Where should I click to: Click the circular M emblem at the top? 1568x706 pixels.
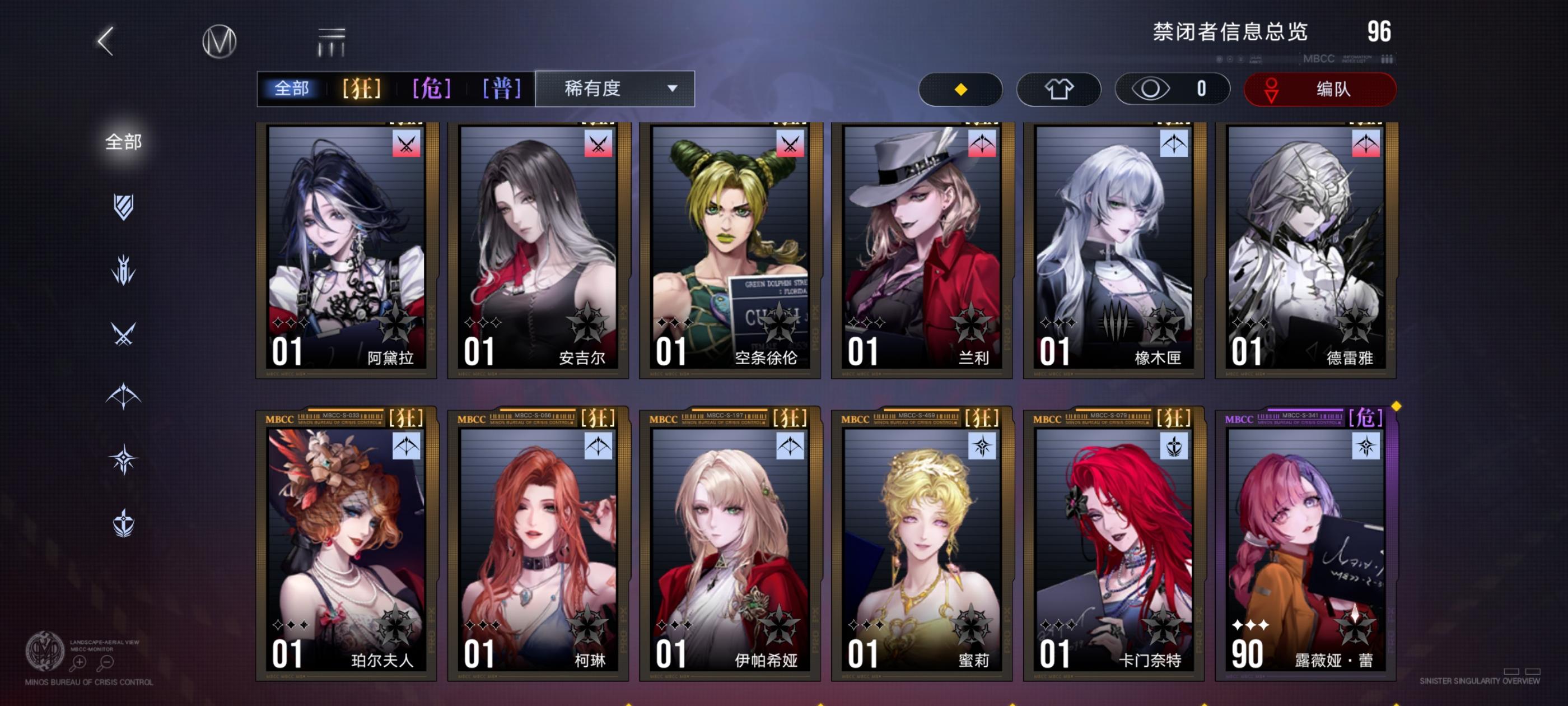219,40
